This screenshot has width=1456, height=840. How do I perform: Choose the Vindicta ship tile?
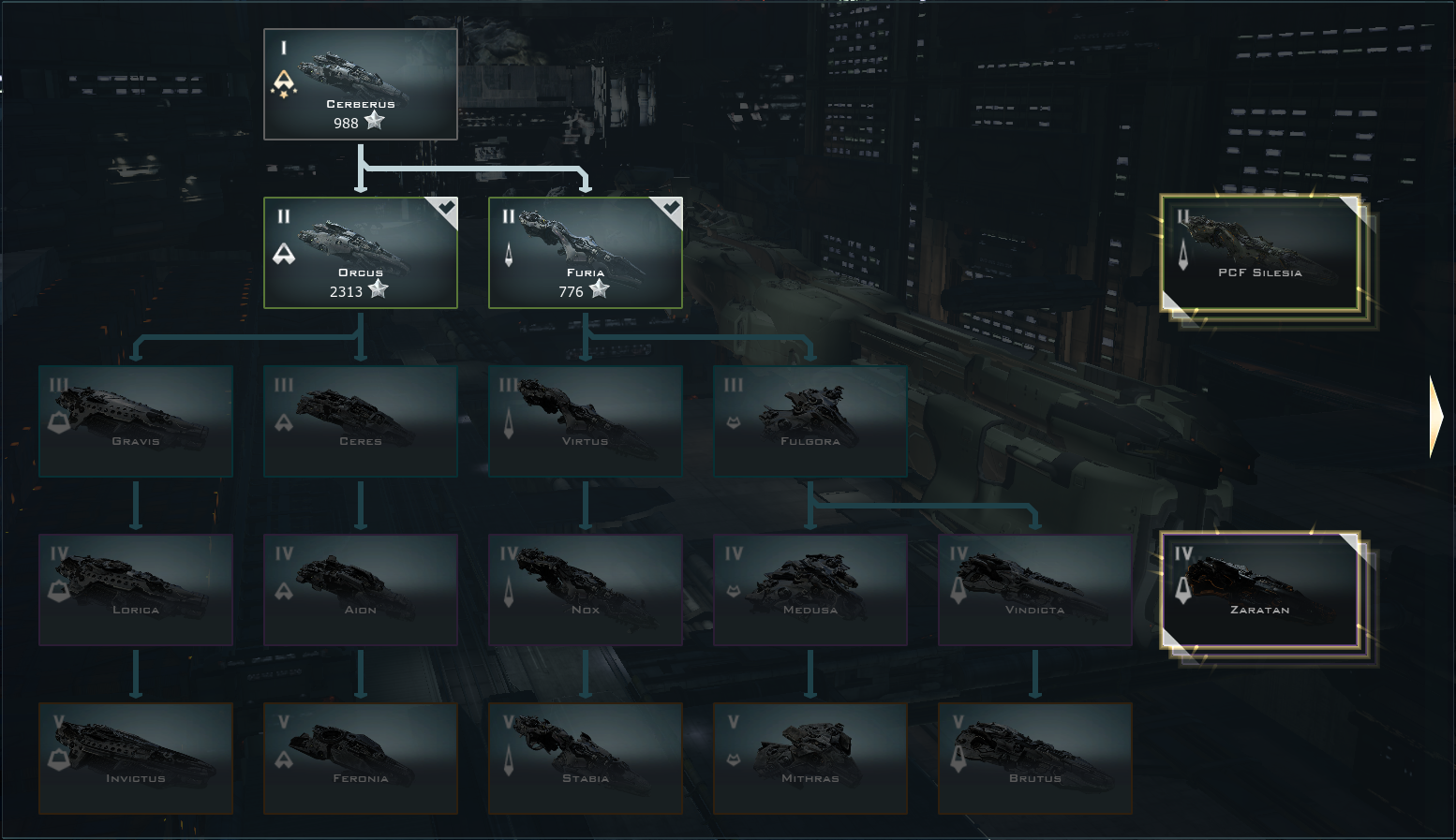[1035, 590]
